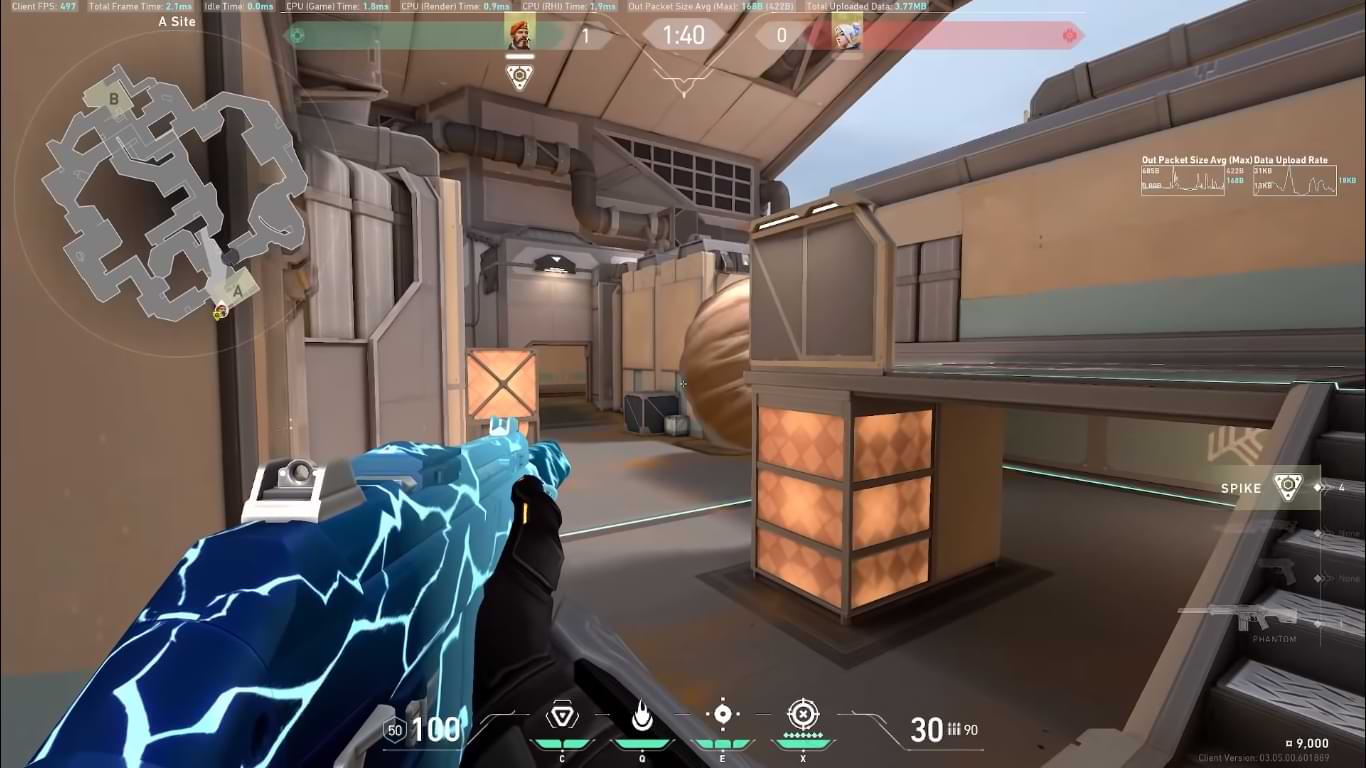Viewport: 1366px width, 768px height.
Task: Select the flame Q ability icon
Action: pyautogui.click(x=641, y=716)
